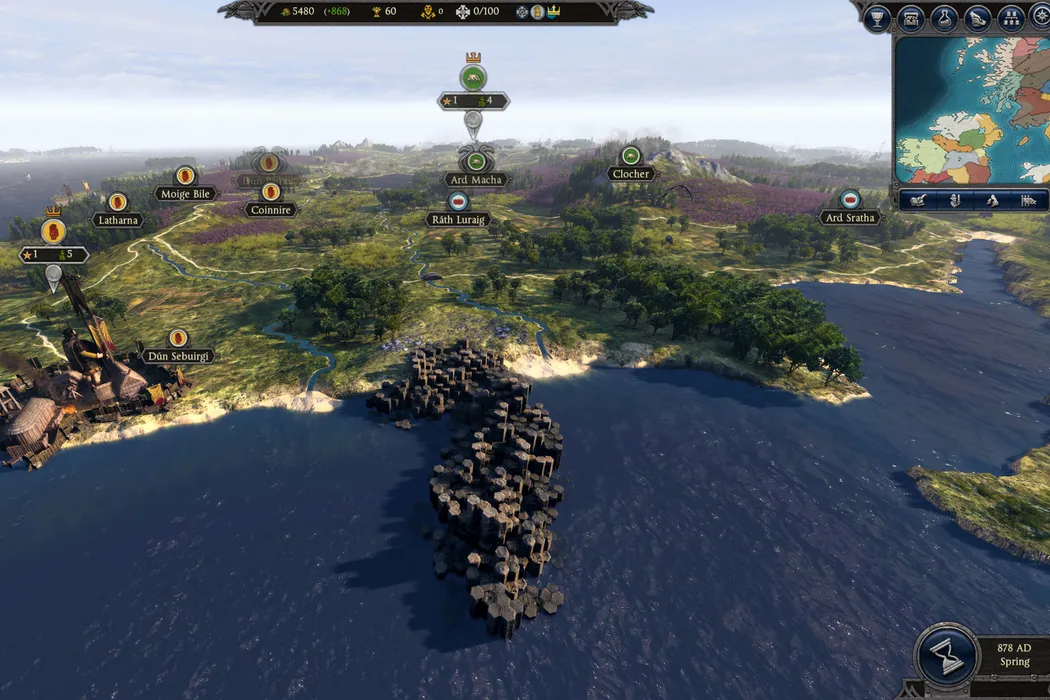The width and height of the screenshot is (1050, 700).
Task: Select the orange crowned army banner
Action: point(53,232)
